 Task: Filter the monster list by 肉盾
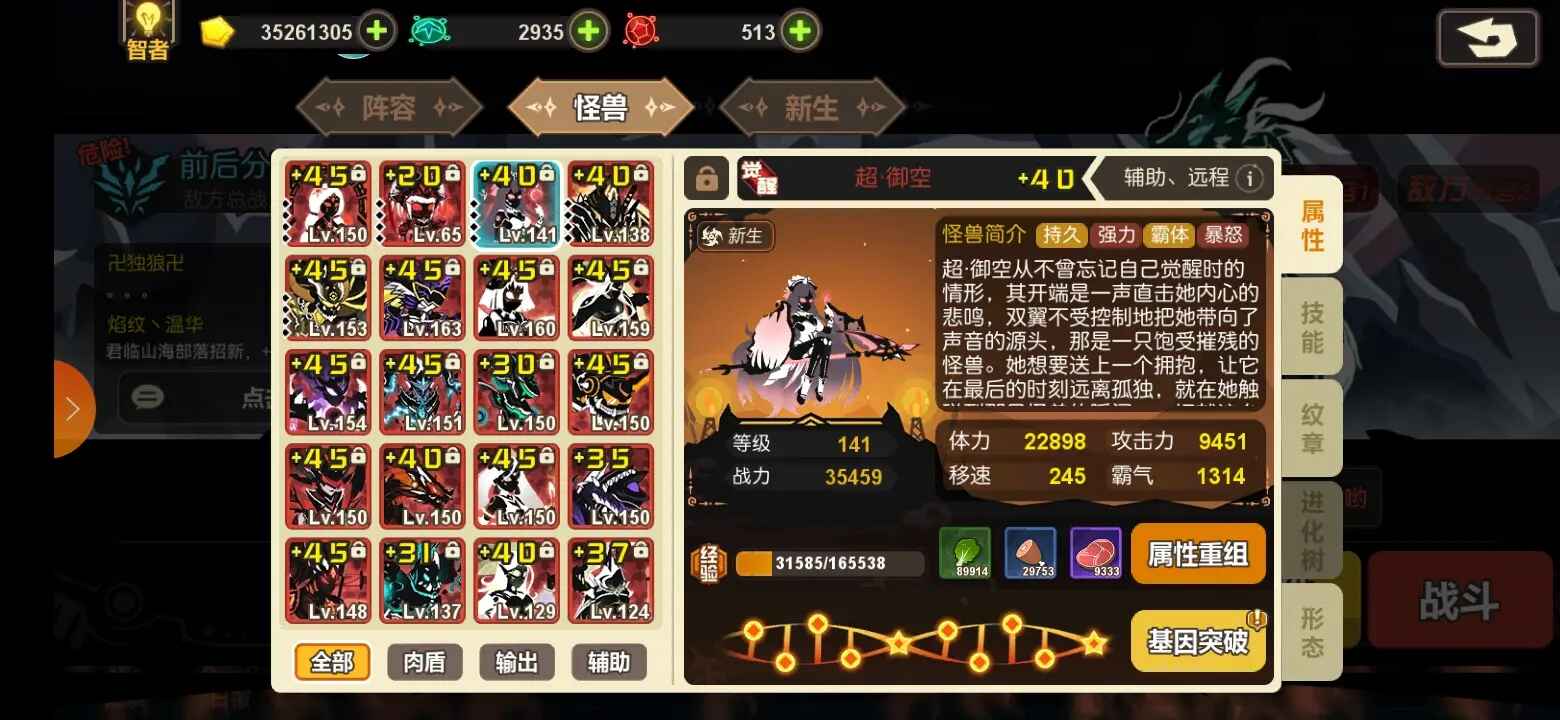tap(424, 662)
